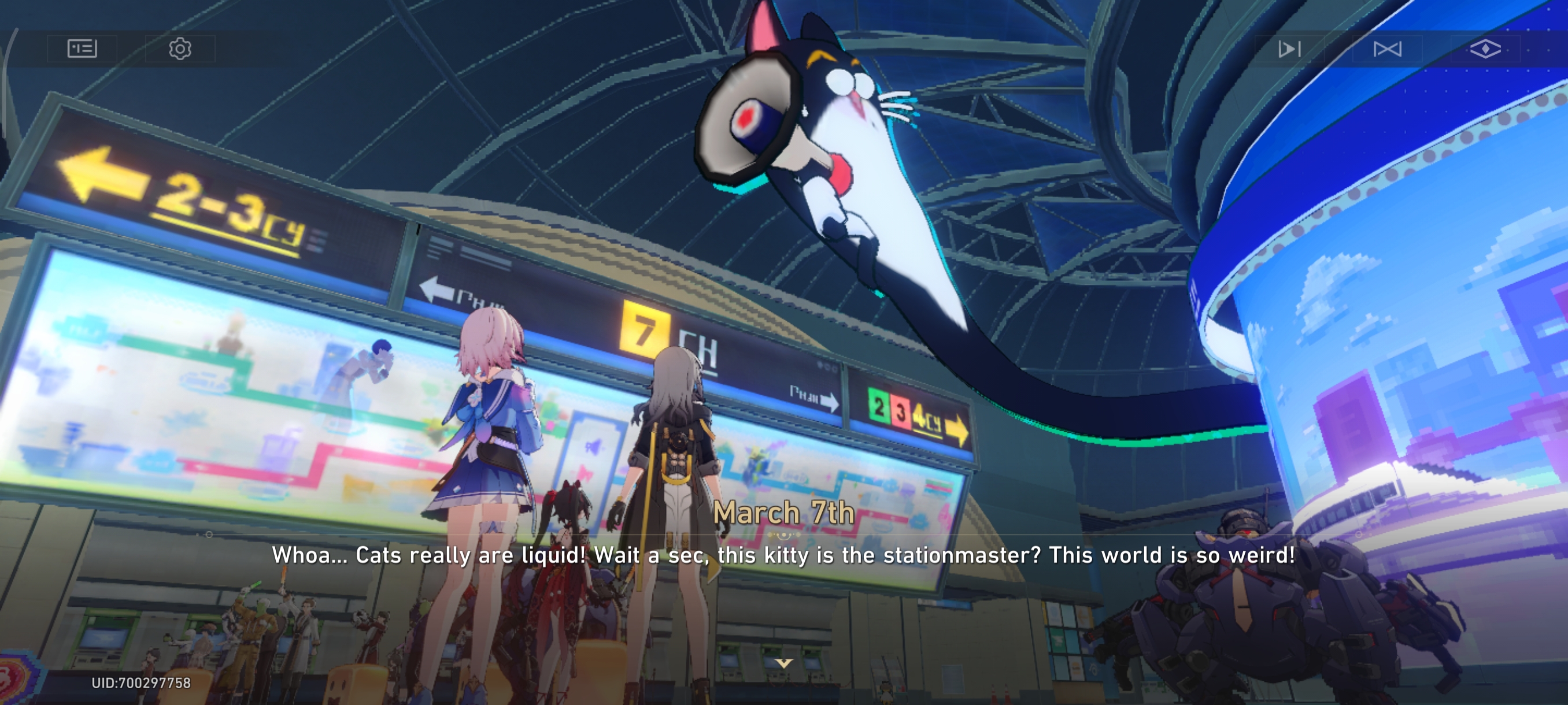This screenshot has width=1568, height=705.
Task: Open dialogue settings gear icon
Action: (x=180, y=49)
